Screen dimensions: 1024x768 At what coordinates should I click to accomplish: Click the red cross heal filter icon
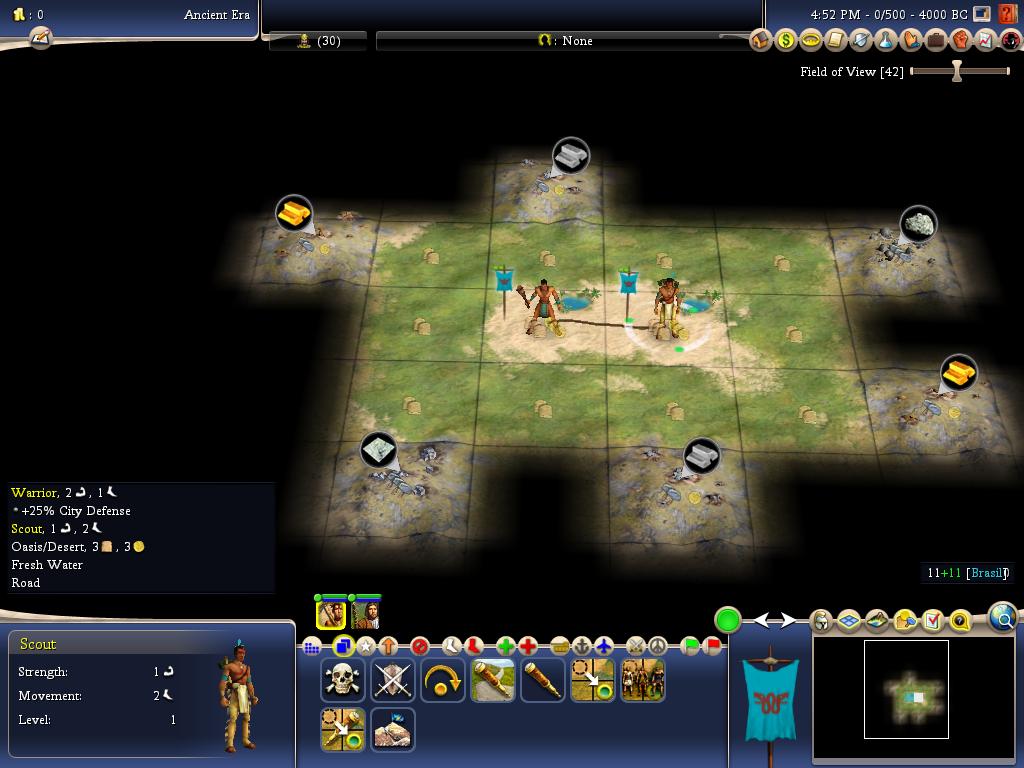point(528,646)
